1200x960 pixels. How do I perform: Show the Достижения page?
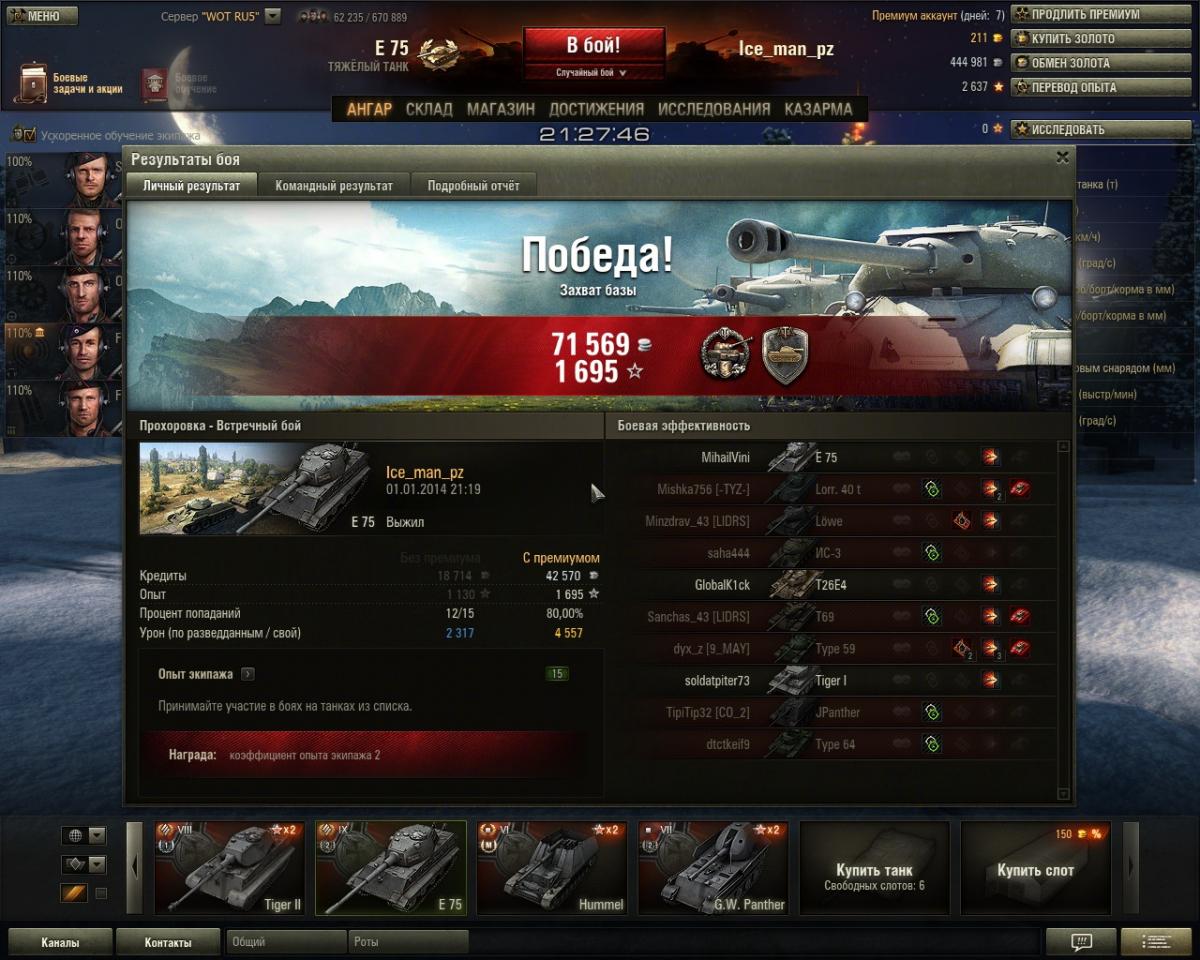[596, 109]
